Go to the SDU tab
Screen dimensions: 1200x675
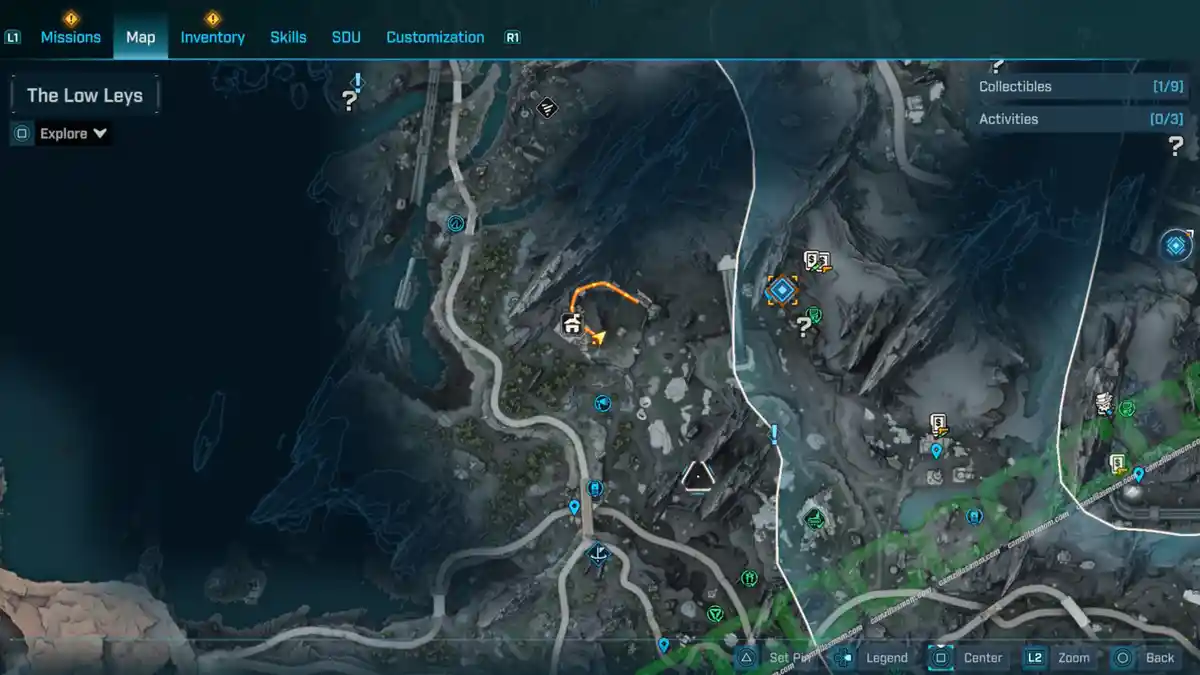(x=346, y=37)
